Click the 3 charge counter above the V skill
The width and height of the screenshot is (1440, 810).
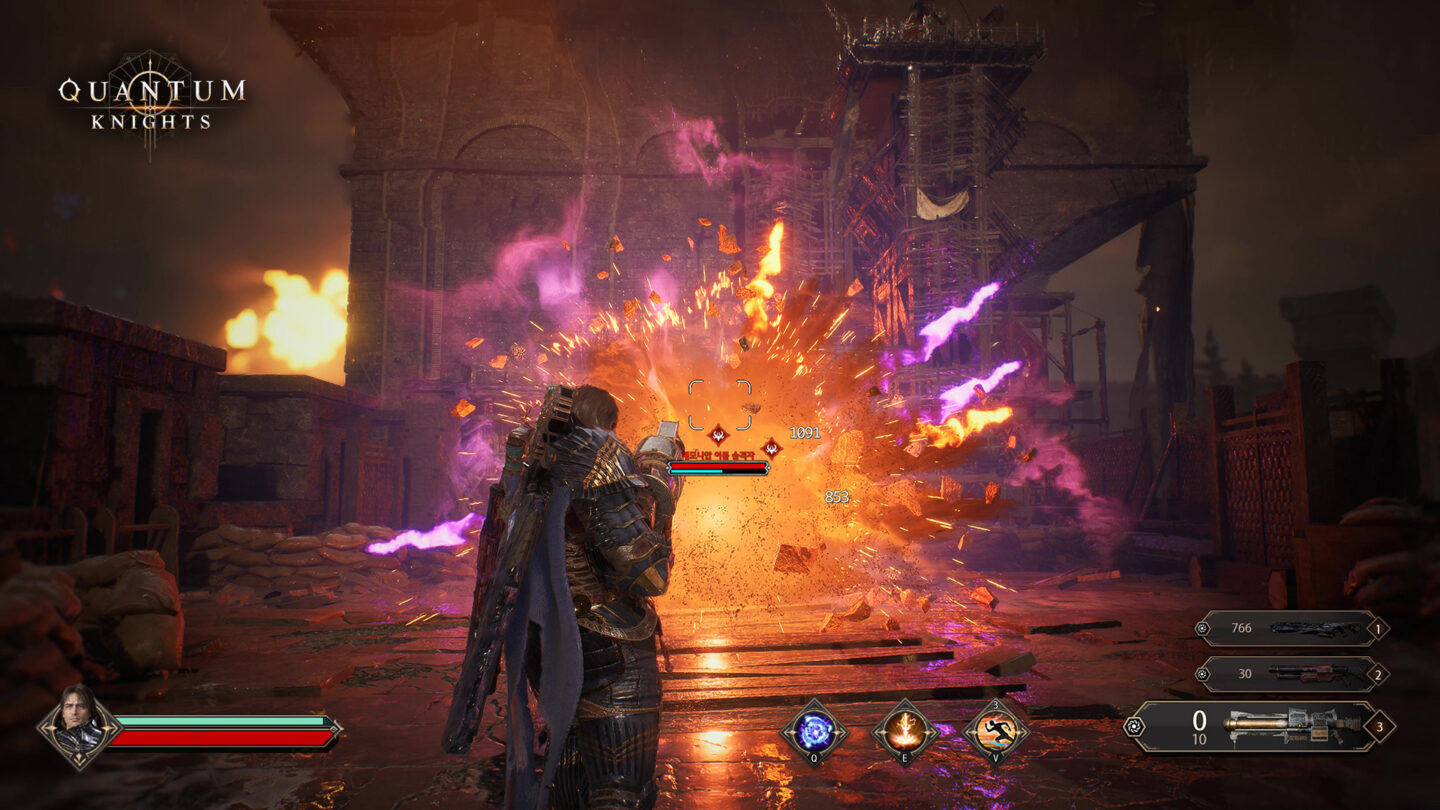point(995,704)
